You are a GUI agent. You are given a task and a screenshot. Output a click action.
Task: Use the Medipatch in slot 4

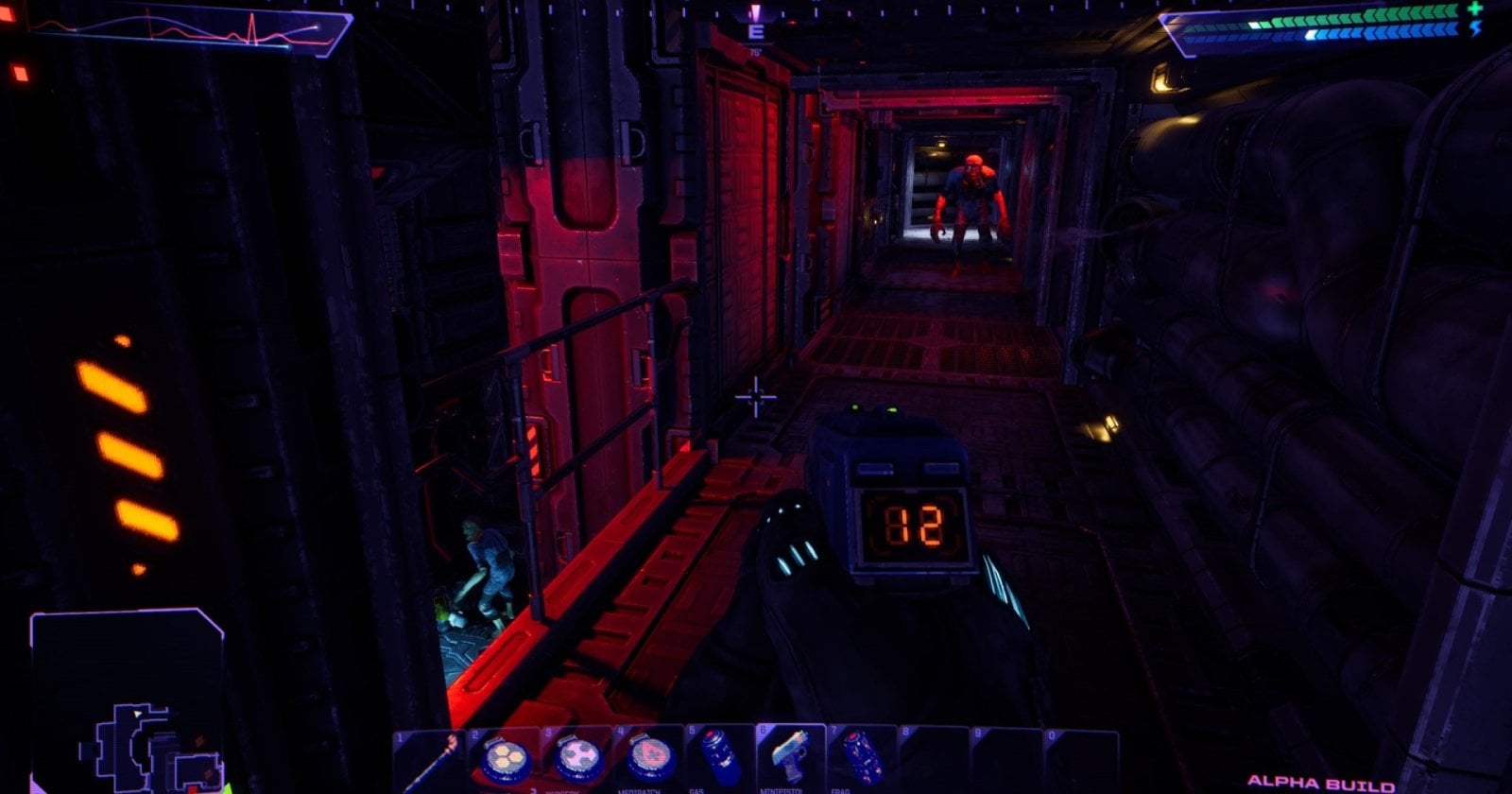click(x=649, y=759)
